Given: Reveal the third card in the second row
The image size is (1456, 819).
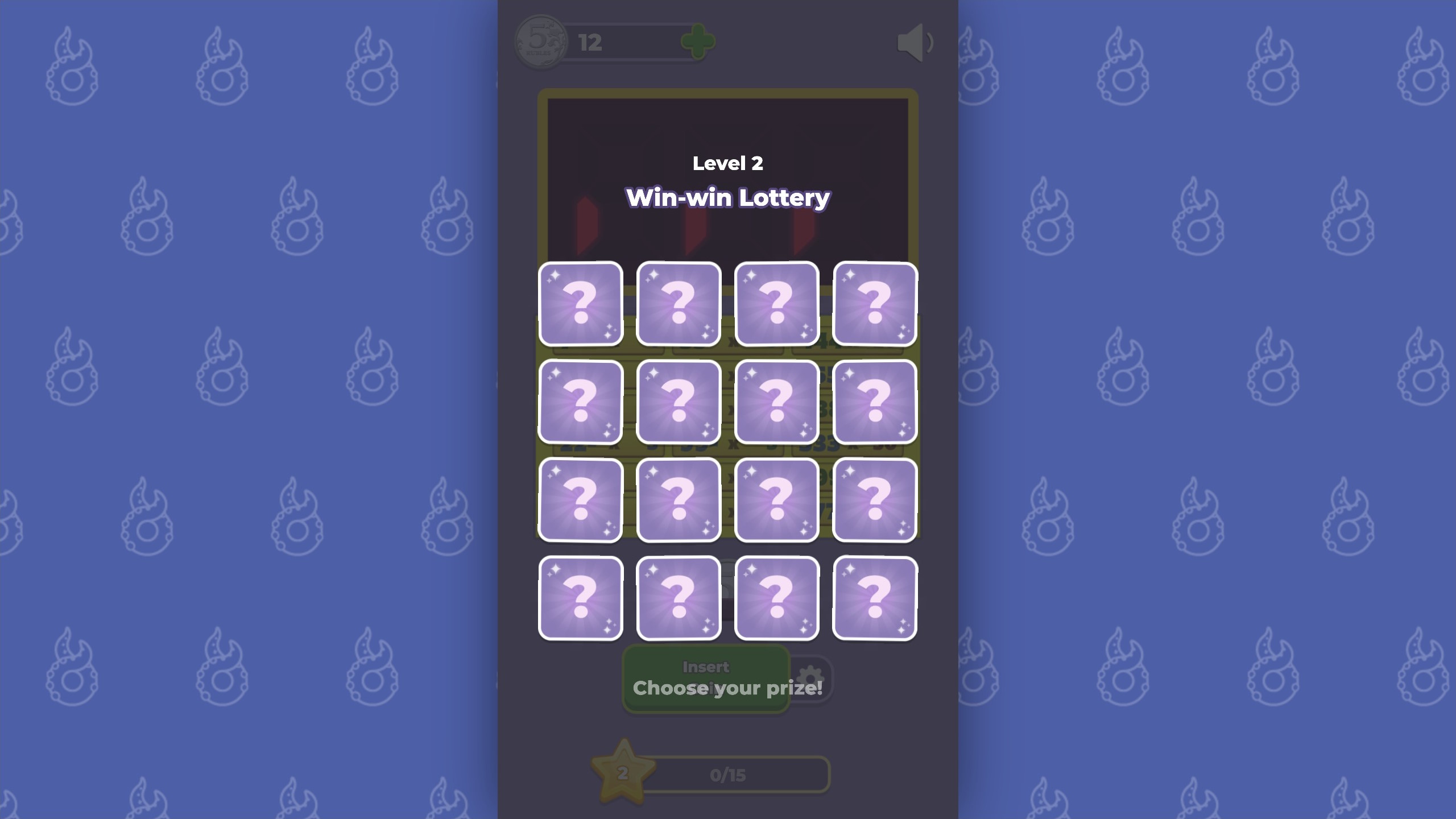Looking at the screenshot, I should [777, 402].
